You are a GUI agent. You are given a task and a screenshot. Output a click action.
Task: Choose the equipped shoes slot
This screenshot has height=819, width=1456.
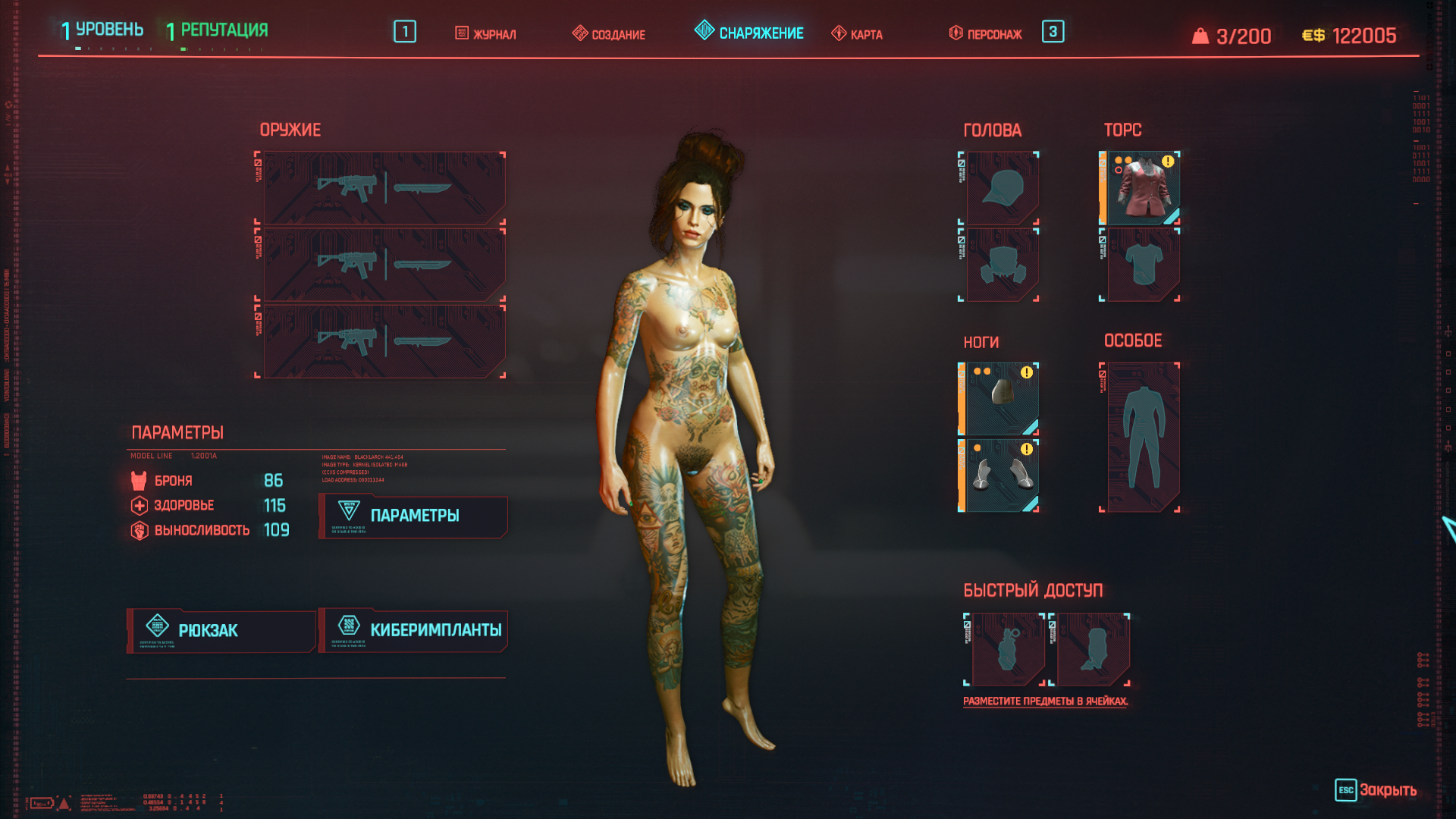[1001, 475]
